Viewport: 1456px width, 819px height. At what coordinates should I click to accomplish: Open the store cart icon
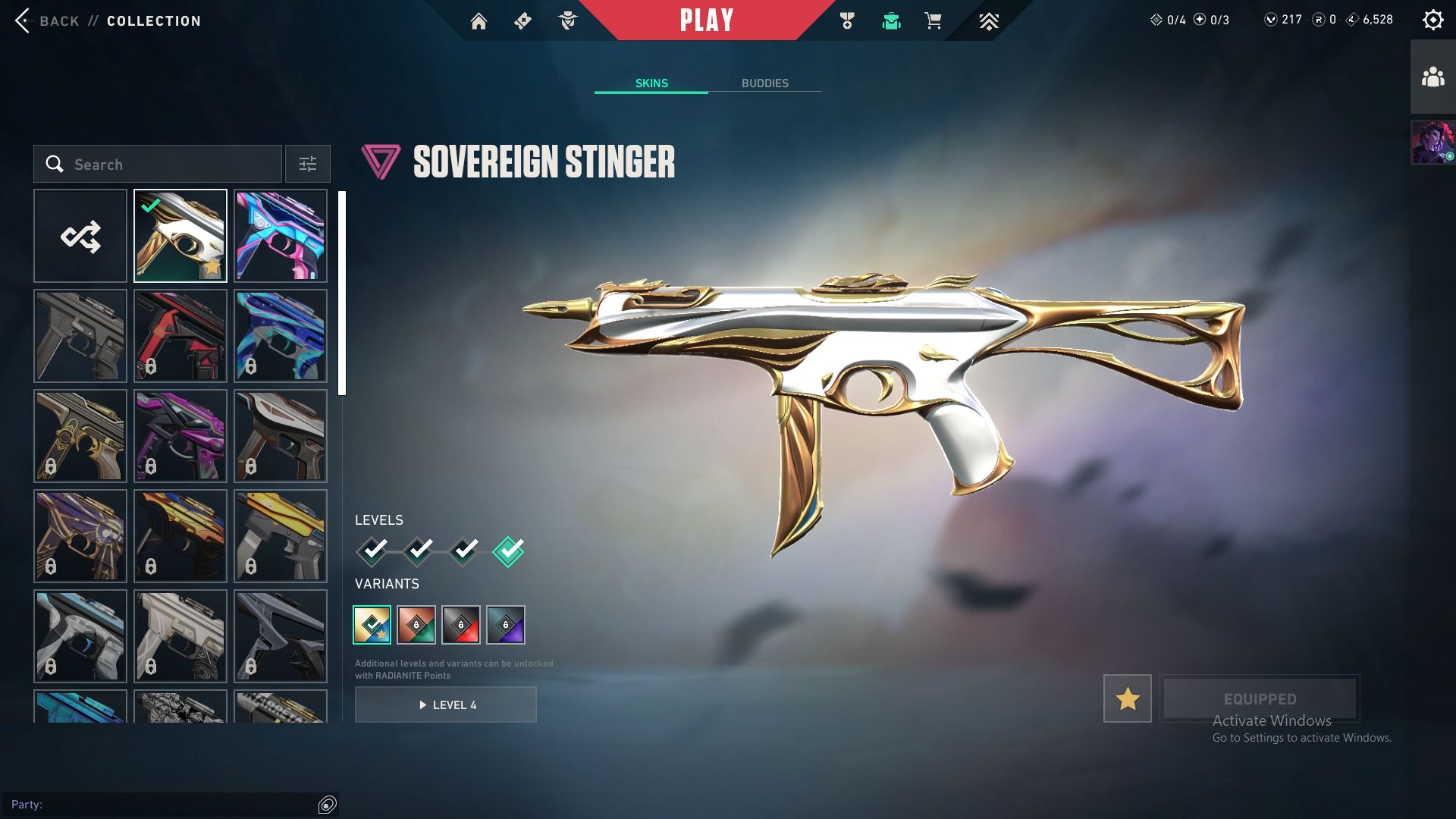tap(933, 21)
